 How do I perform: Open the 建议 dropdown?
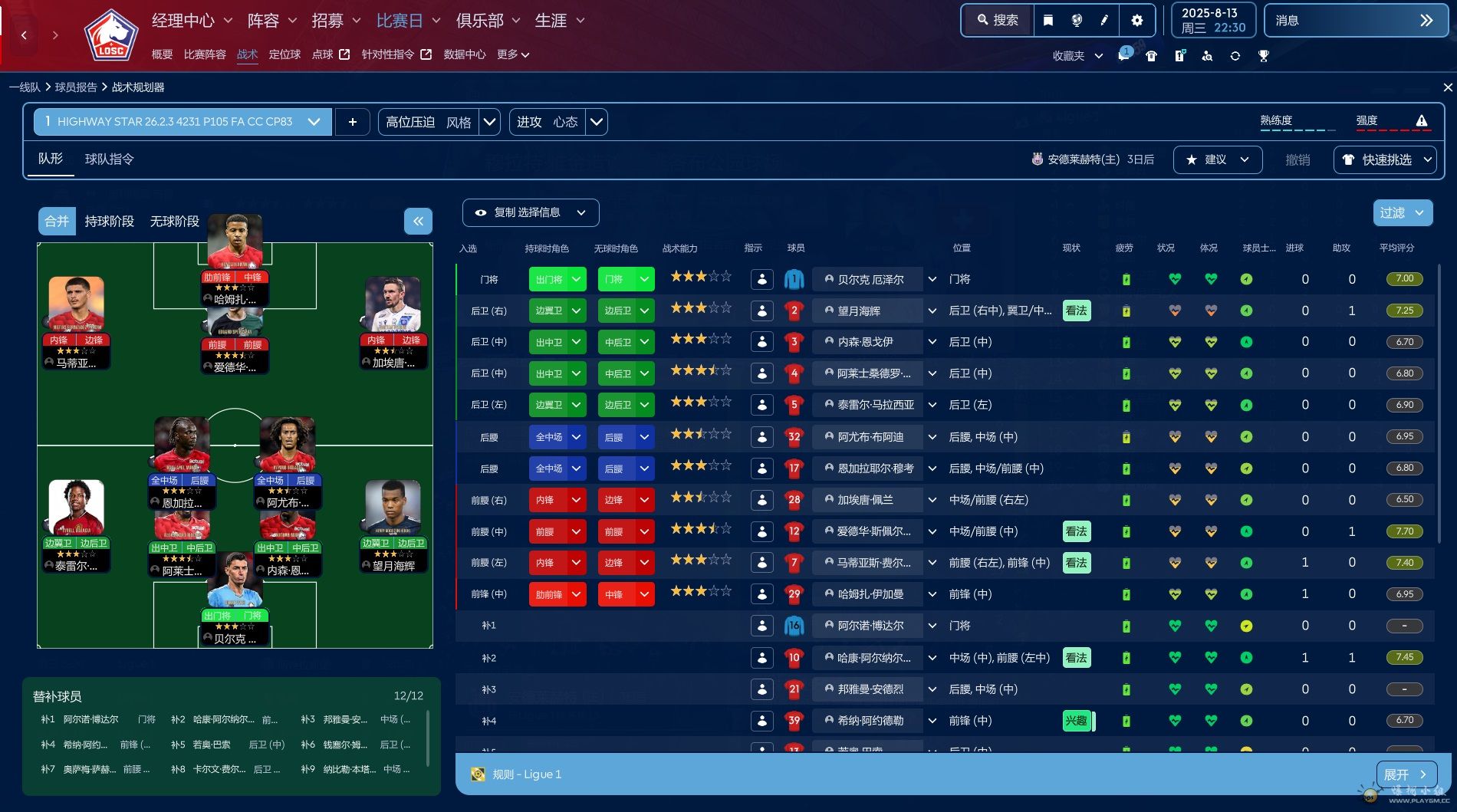[x=1218, y=159]
